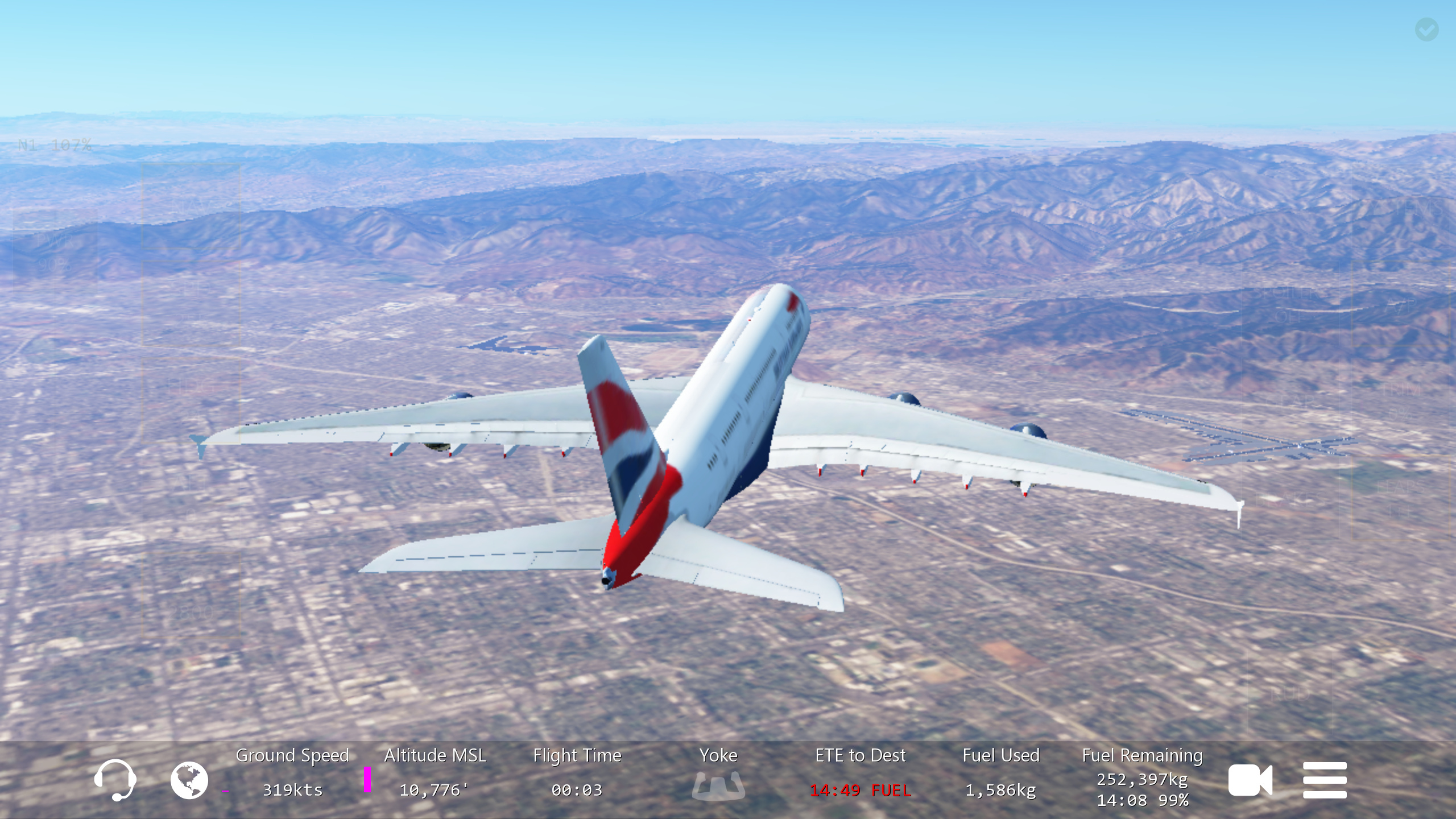Change the ETE to Dest status slot
Viewport: 1456px width, 819px height.
[860, 772]
